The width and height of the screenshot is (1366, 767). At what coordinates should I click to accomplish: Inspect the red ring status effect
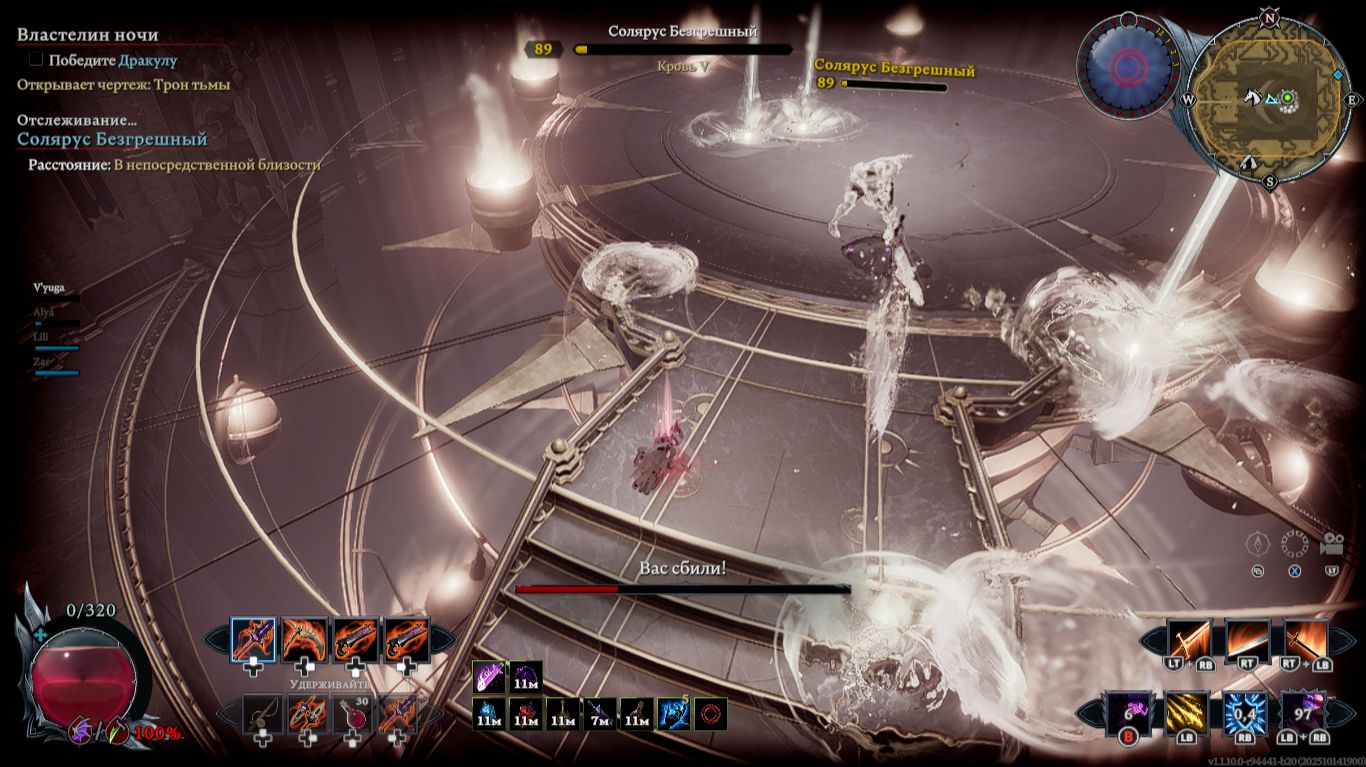710,714
